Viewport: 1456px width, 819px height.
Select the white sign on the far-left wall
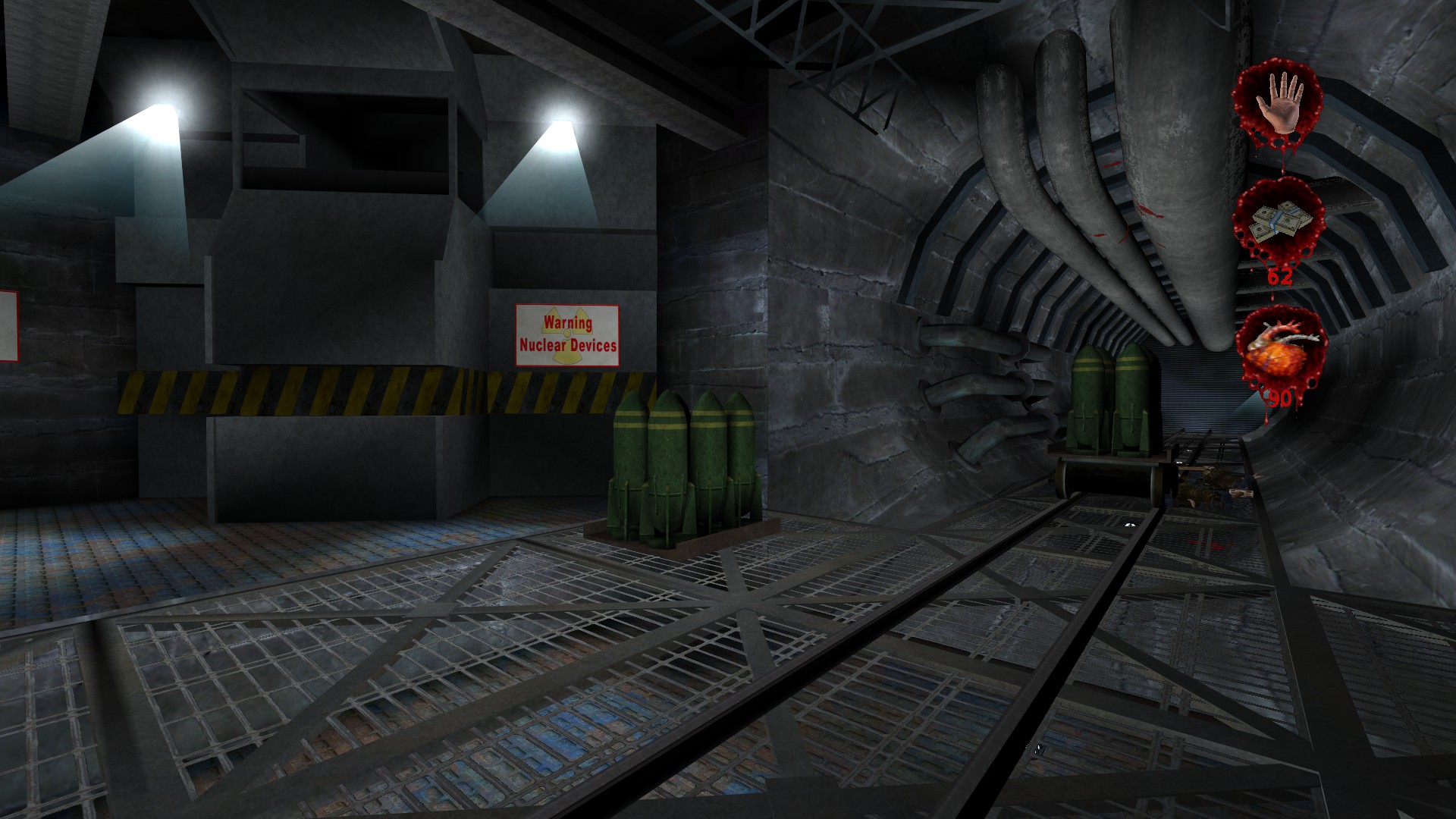point(6,326)
